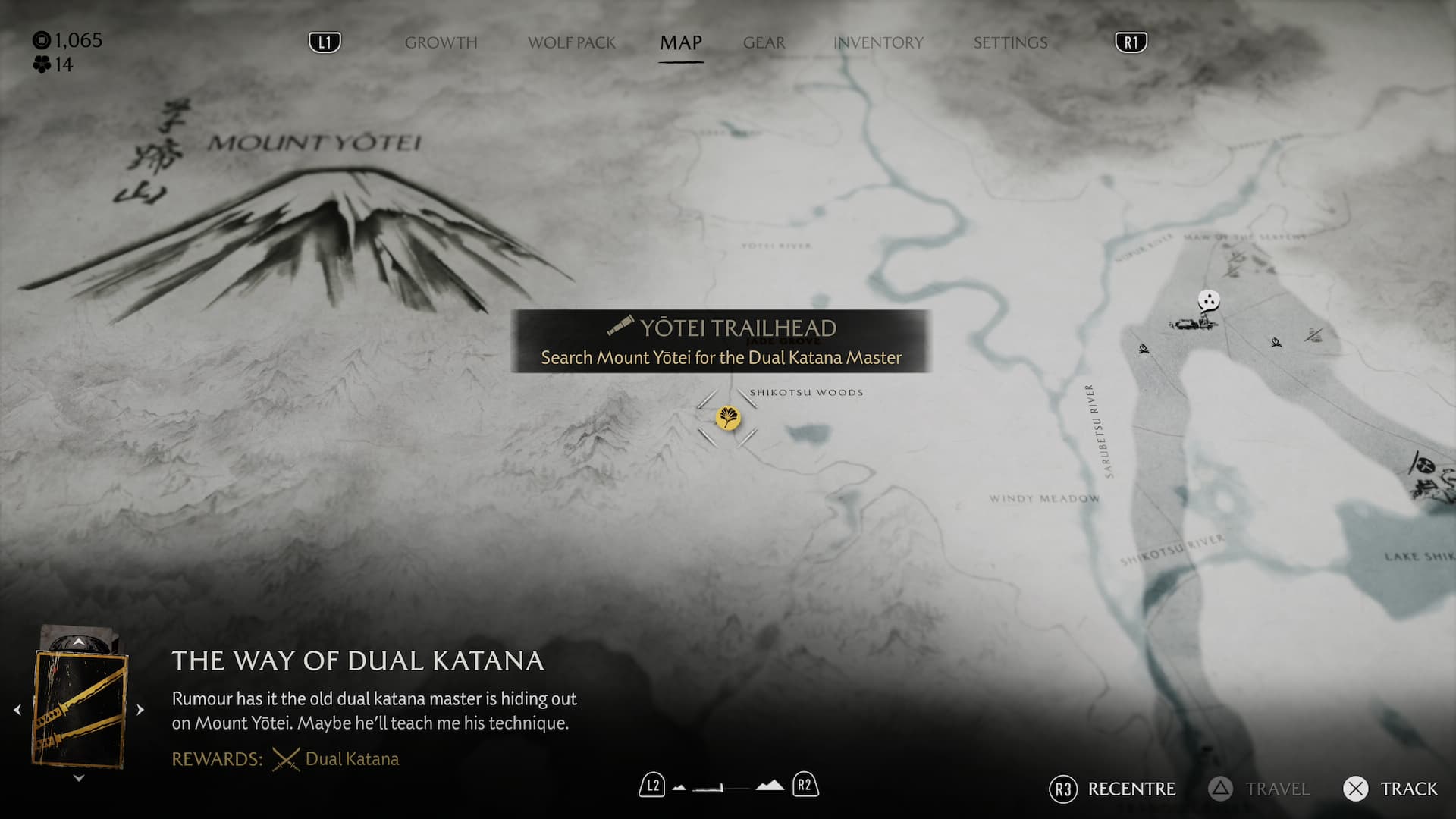Go to the Gear tab

tap(764, 42)
